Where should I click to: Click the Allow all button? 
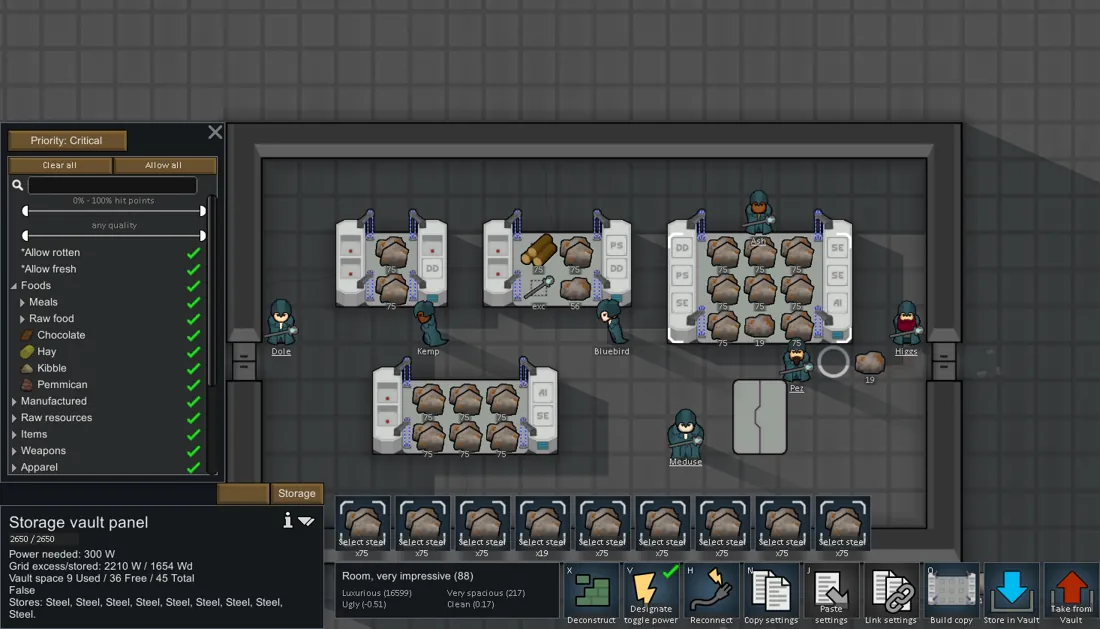pyautogui.click(x=164, y=165)
